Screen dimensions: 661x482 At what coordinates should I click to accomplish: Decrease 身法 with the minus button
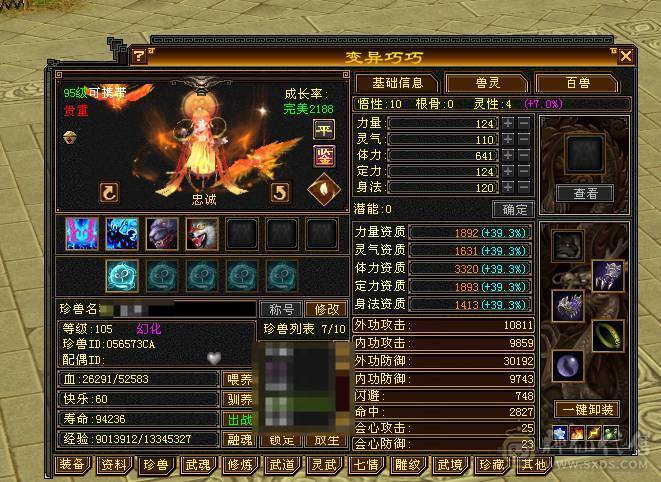[525, 188]
